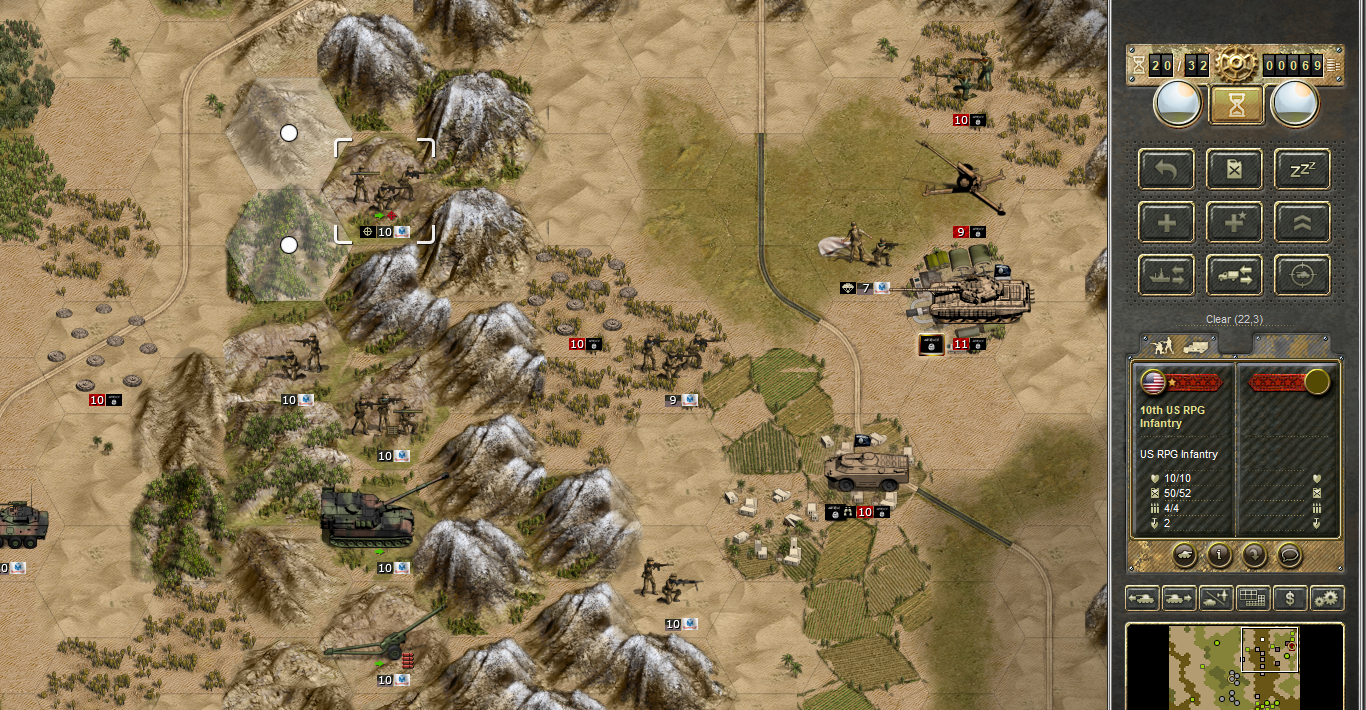Undo the last move with the arrow button
The image size is (1366, 710).
pos(1166,169)
